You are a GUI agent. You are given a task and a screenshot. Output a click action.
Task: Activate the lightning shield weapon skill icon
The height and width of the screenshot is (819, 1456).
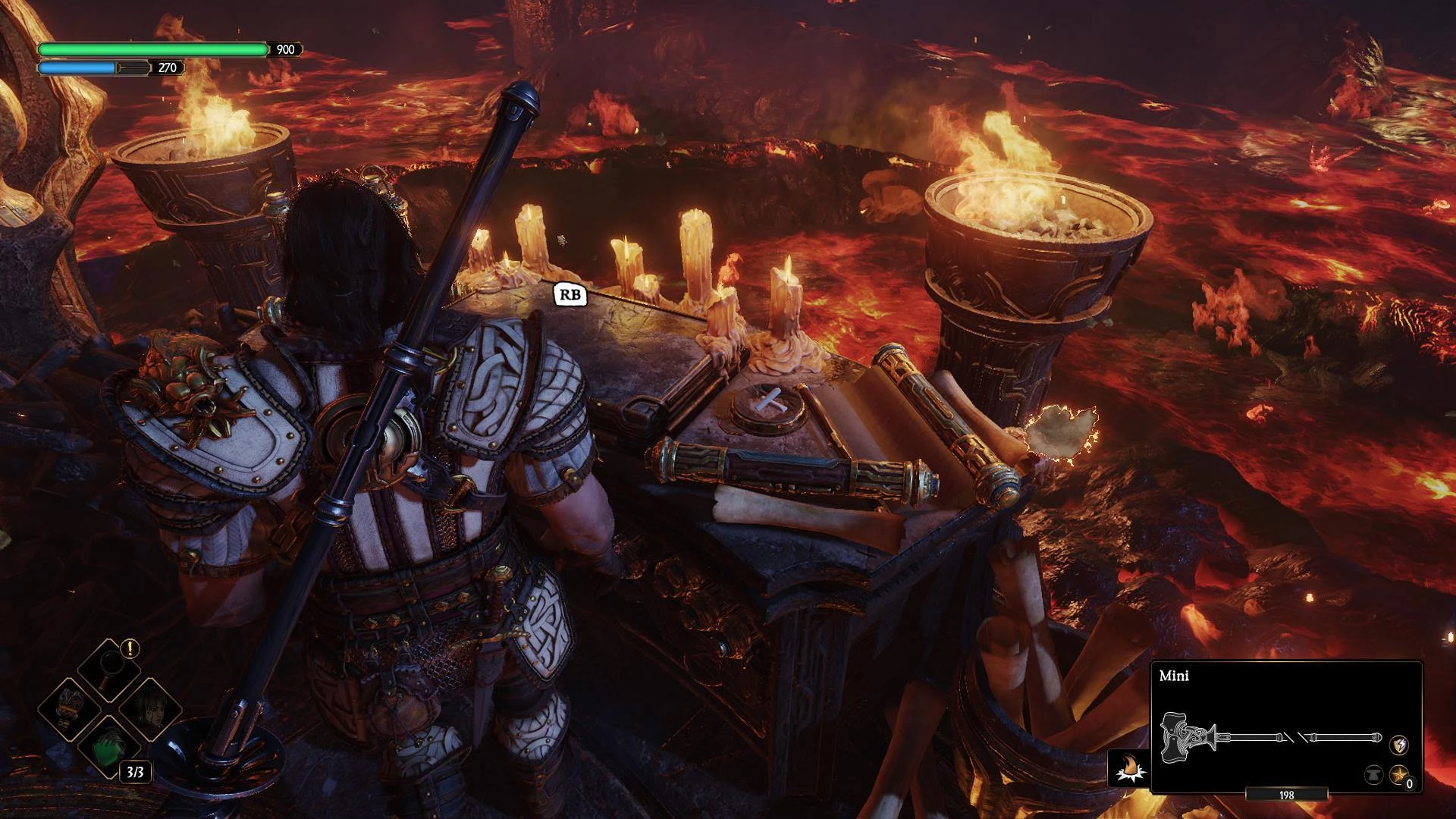coord(1398,745)
